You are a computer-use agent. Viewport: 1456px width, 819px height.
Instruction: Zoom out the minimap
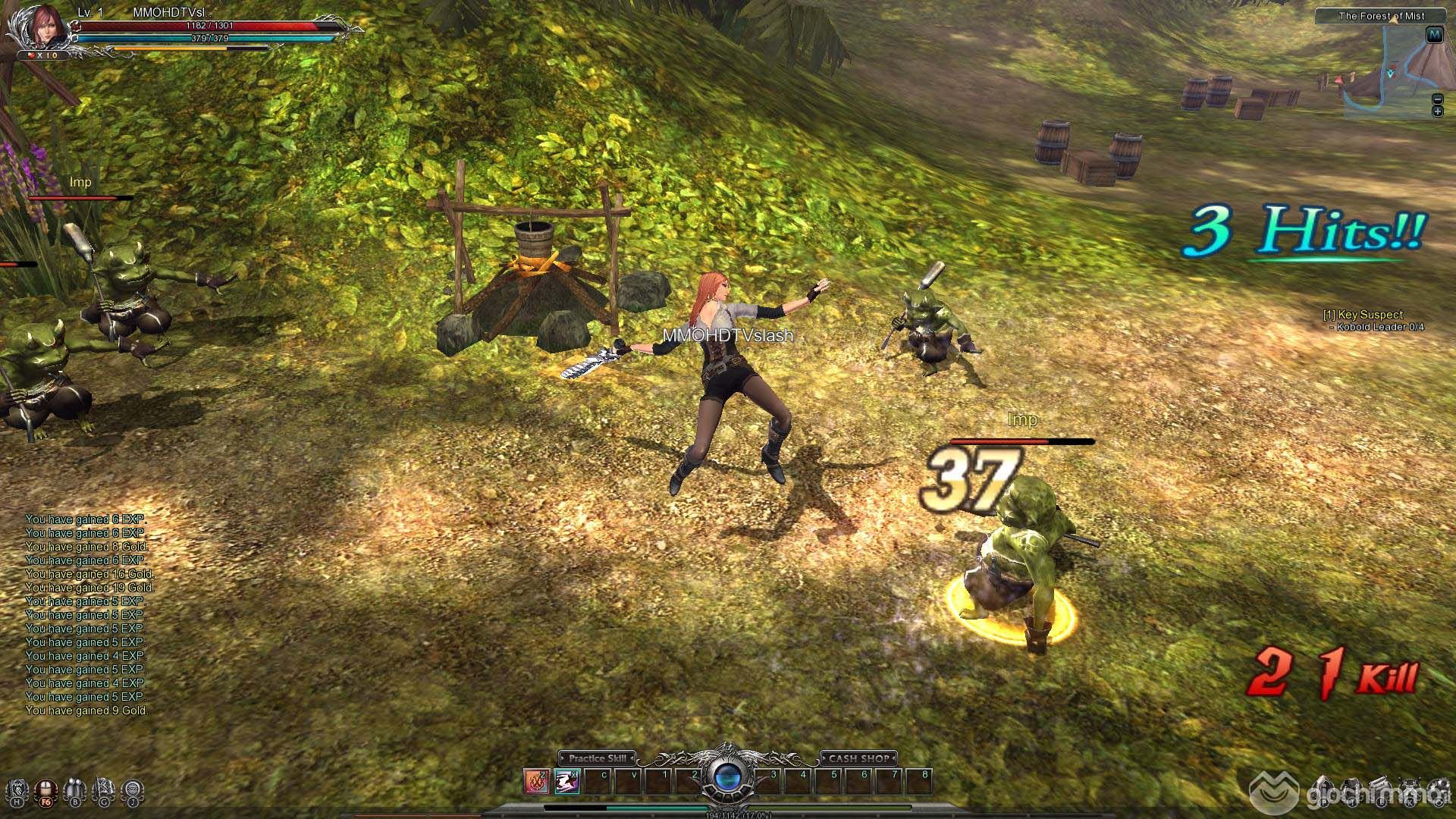(1437, 99)
